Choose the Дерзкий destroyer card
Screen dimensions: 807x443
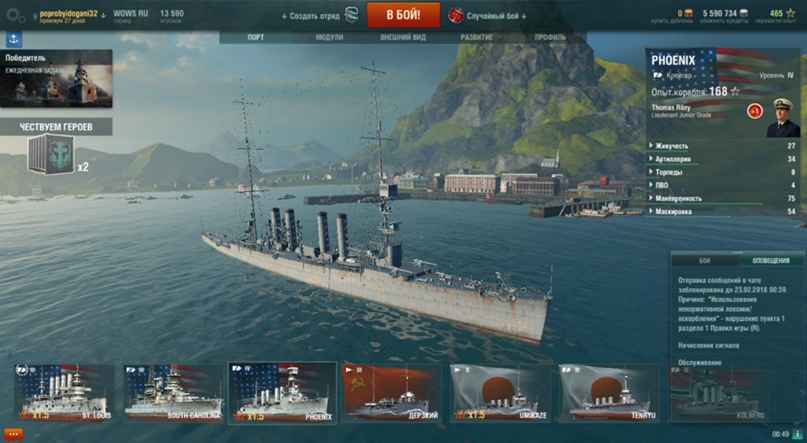391,391
